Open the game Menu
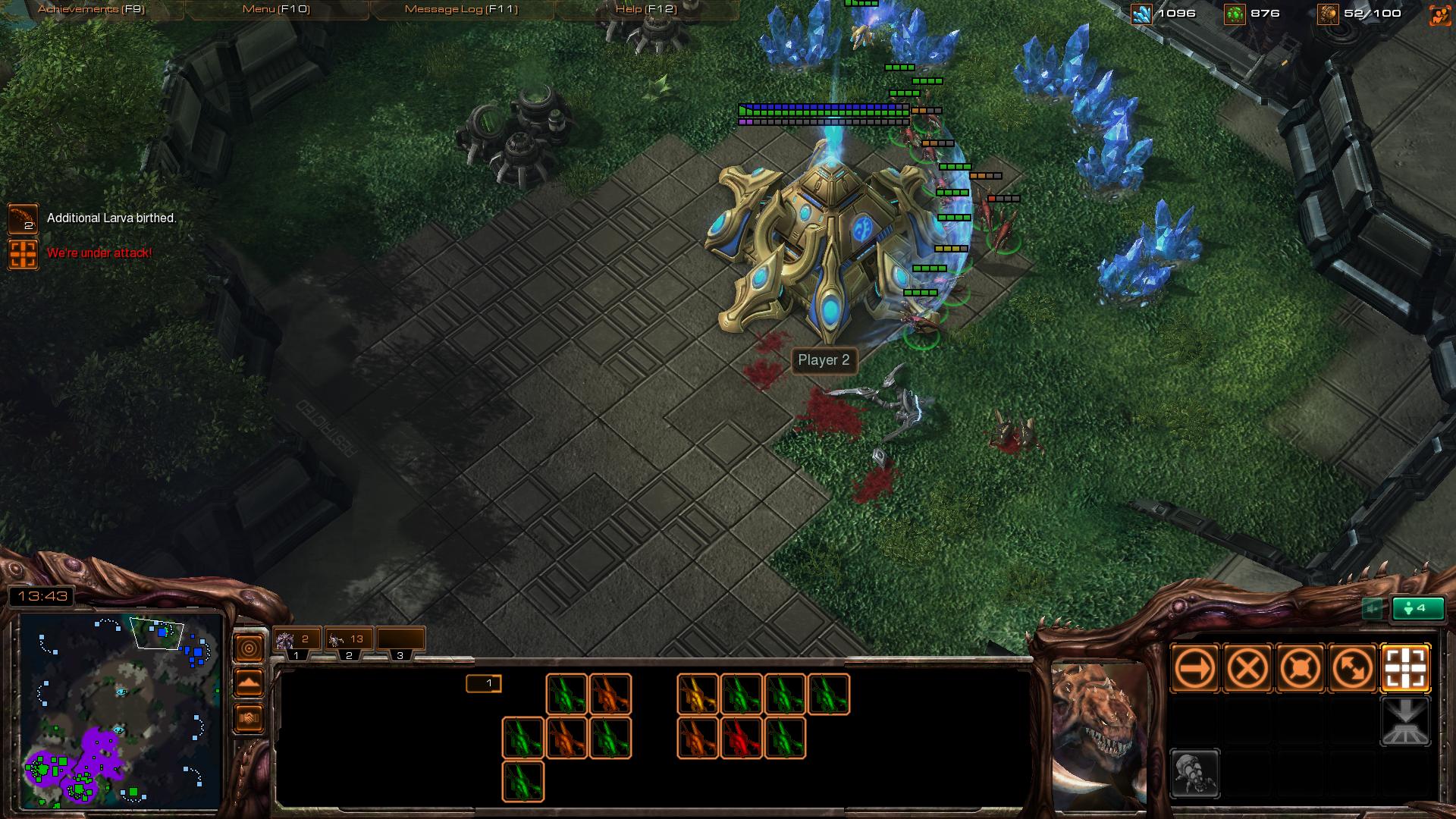Screen dimensions: 1456x819 [x=276, y=9]
